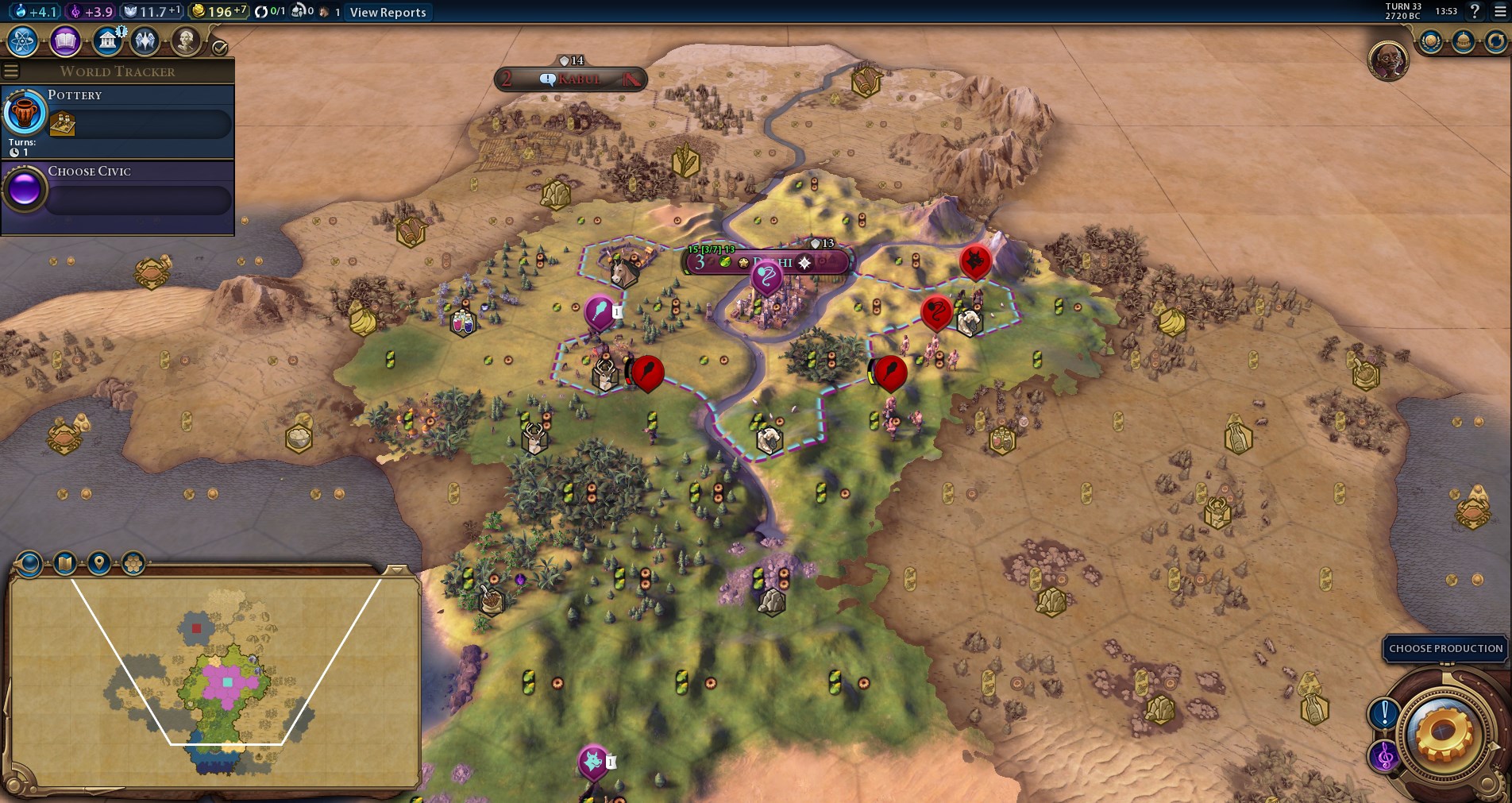This screenshot has height=803, width=1512.
Task: Open the Religion winged icon
Action: pyautogui.click(x=145, y=41)
